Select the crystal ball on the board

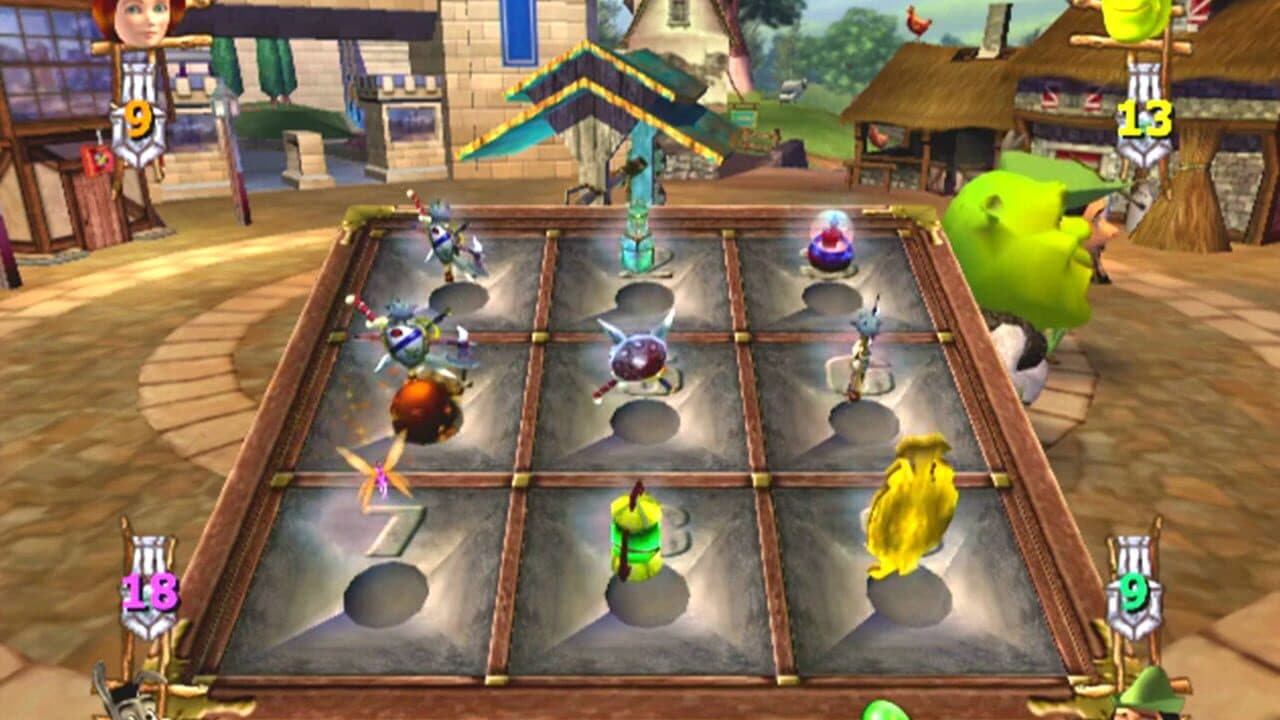pos(828,244)
